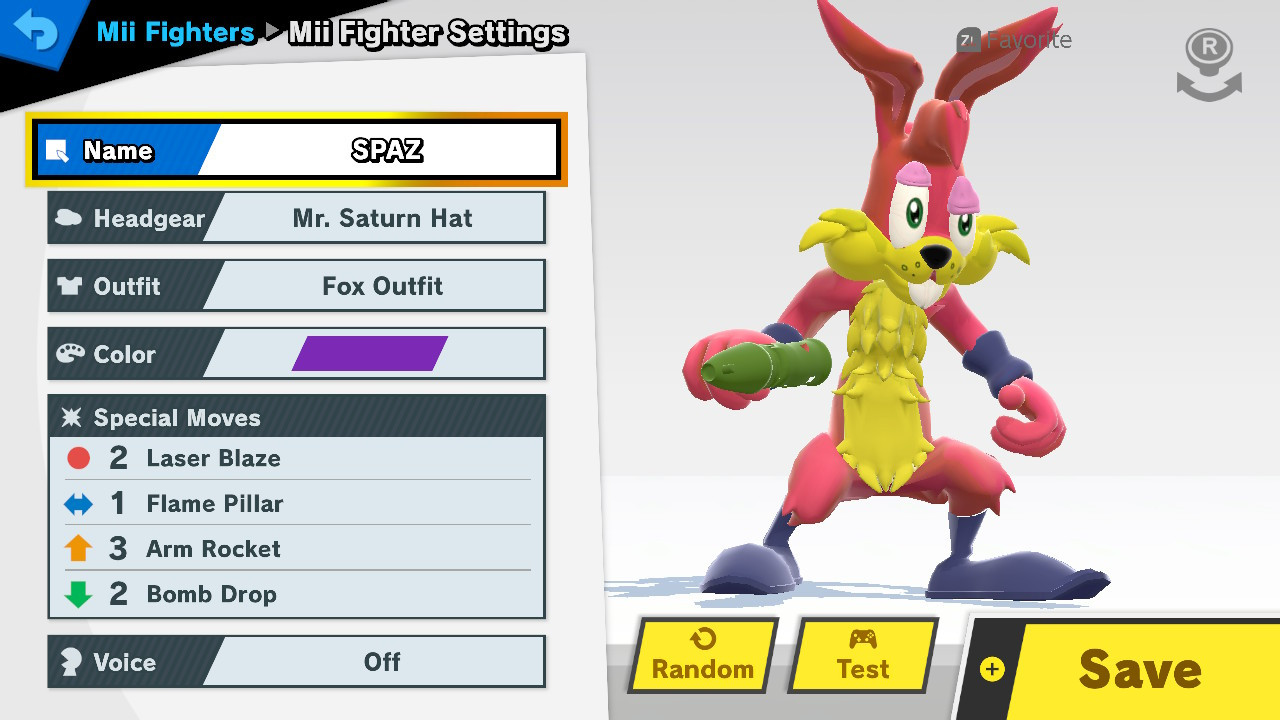
Task: Save the Mii Fighter
Action: (1139, 670)
